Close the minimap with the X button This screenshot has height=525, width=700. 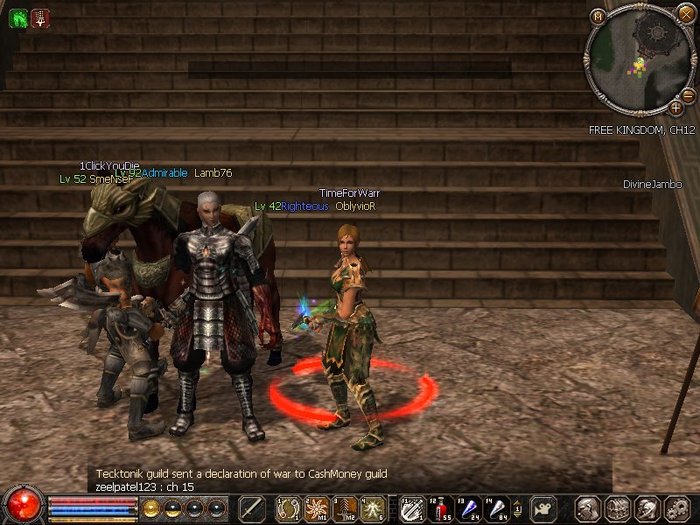click(686, 14)
